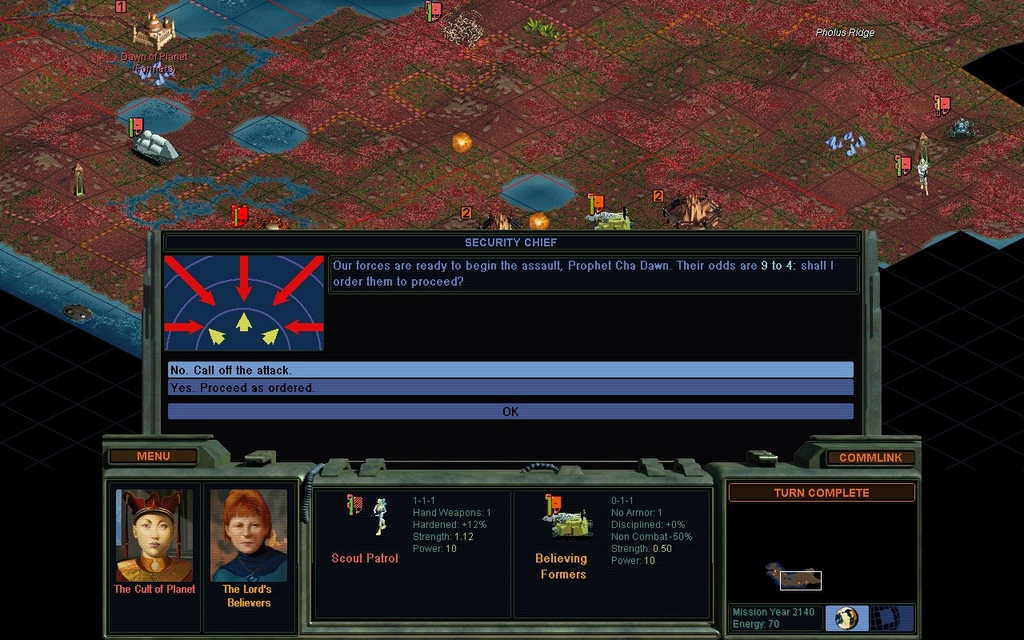Select the planet globe view button
1024x640 pixels.
(x=847, y=618)
